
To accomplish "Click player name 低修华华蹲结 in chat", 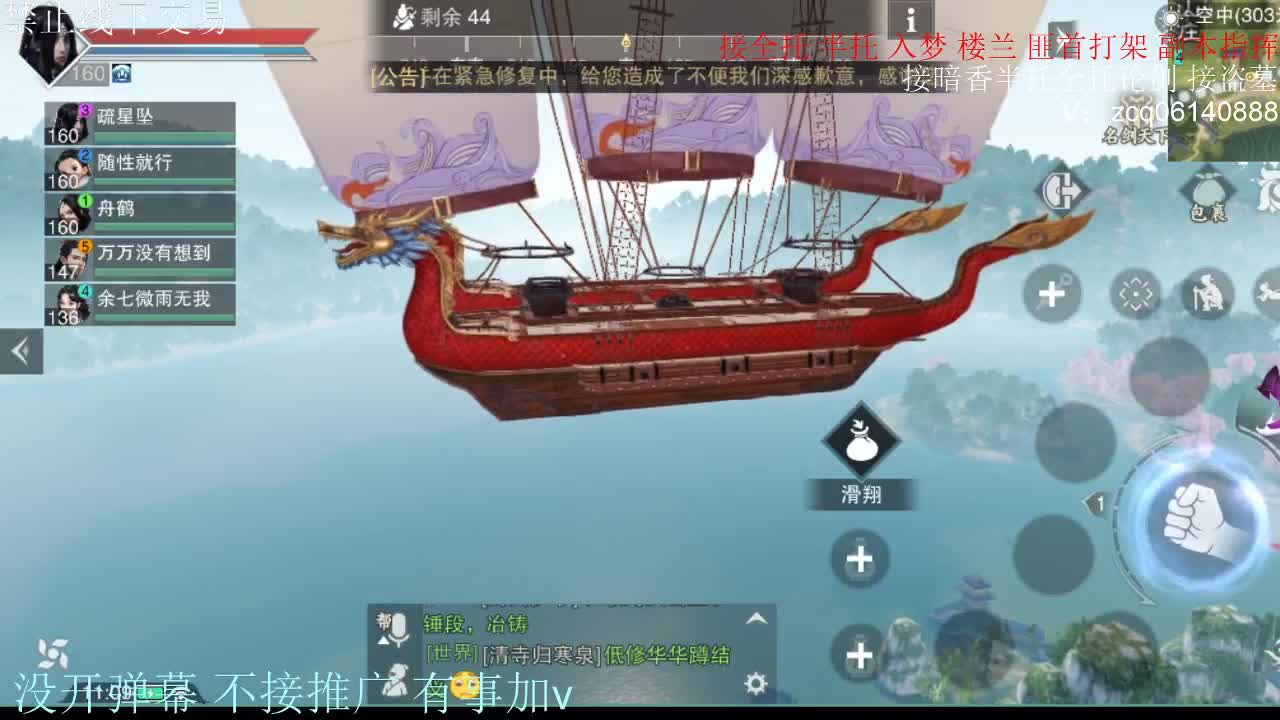I will (668, 654).
